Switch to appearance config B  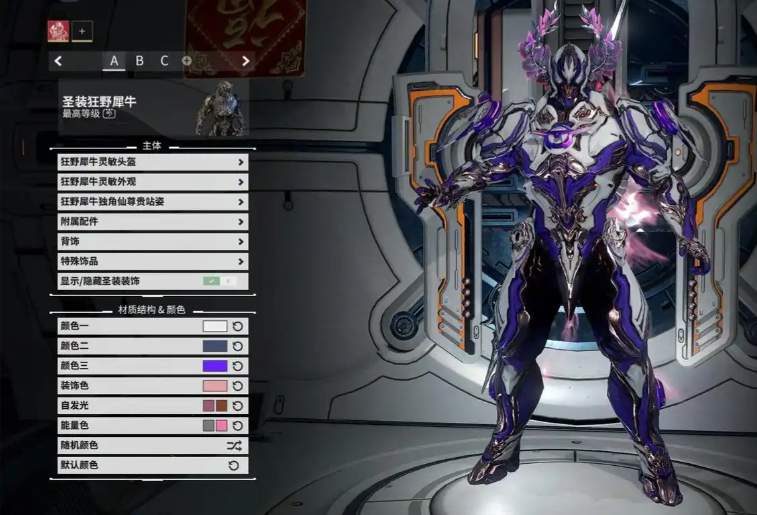coord(139,61)
